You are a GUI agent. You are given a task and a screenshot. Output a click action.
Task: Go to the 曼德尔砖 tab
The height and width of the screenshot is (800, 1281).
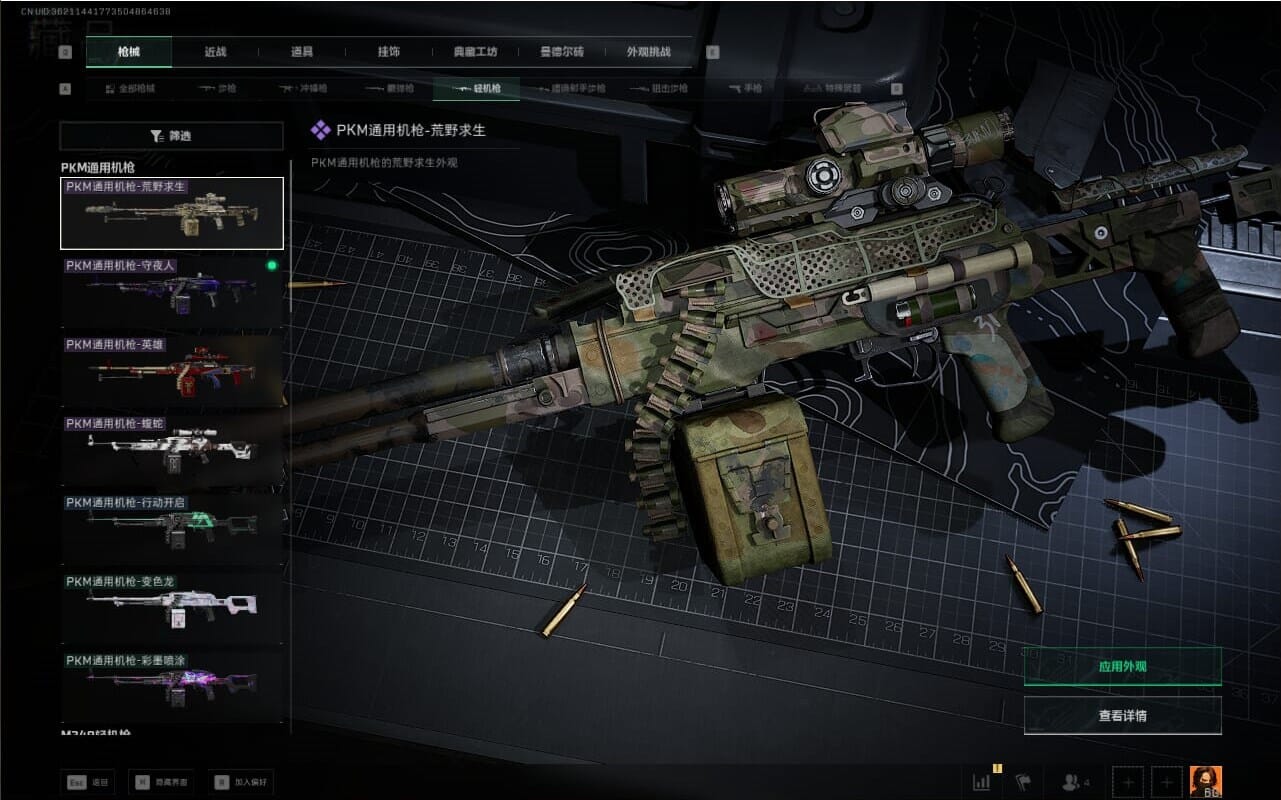click(x=562, y=52)
